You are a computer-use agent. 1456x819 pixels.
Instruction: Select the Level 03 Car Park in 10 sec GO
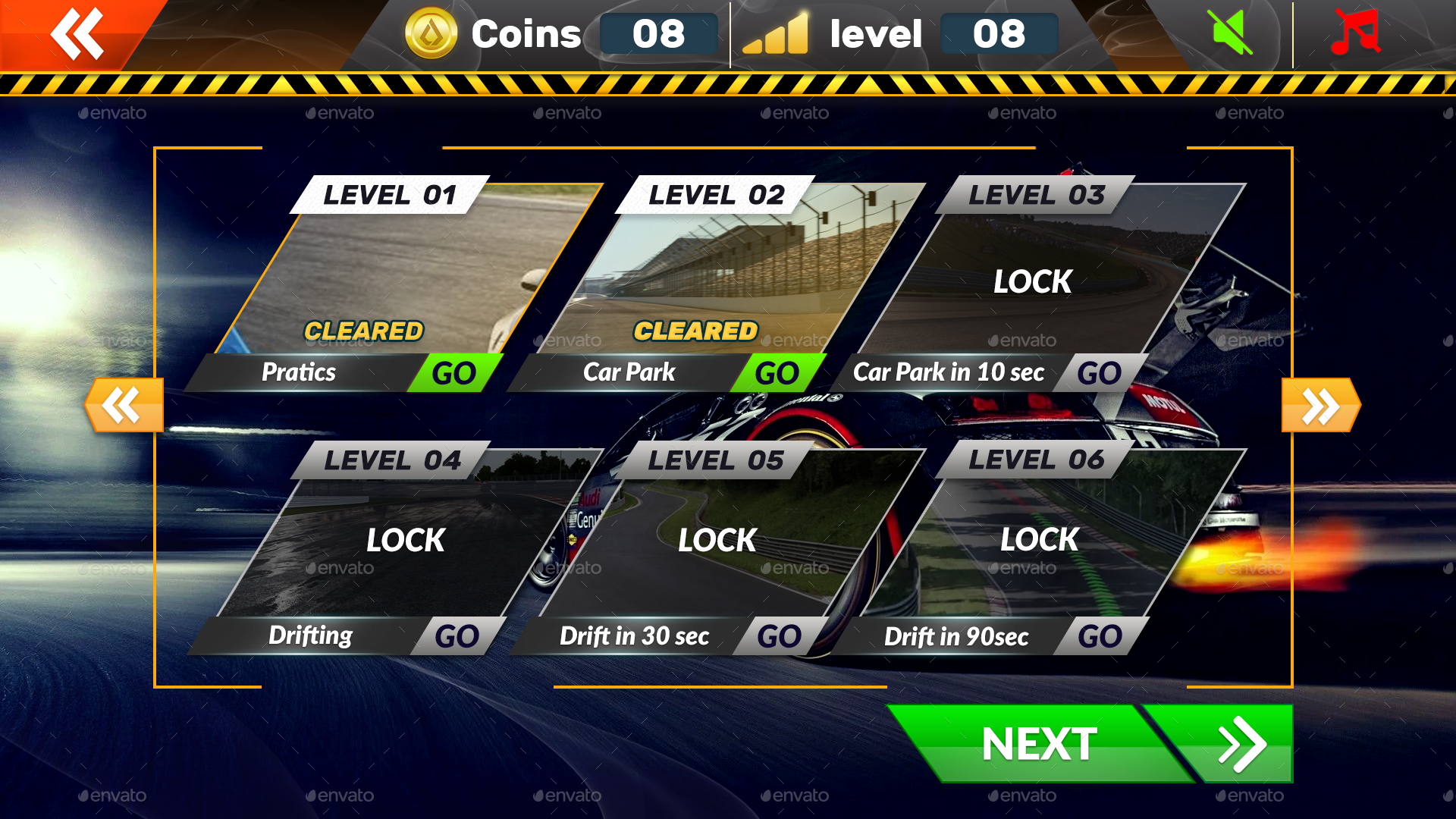click(x=1099, y=372)
